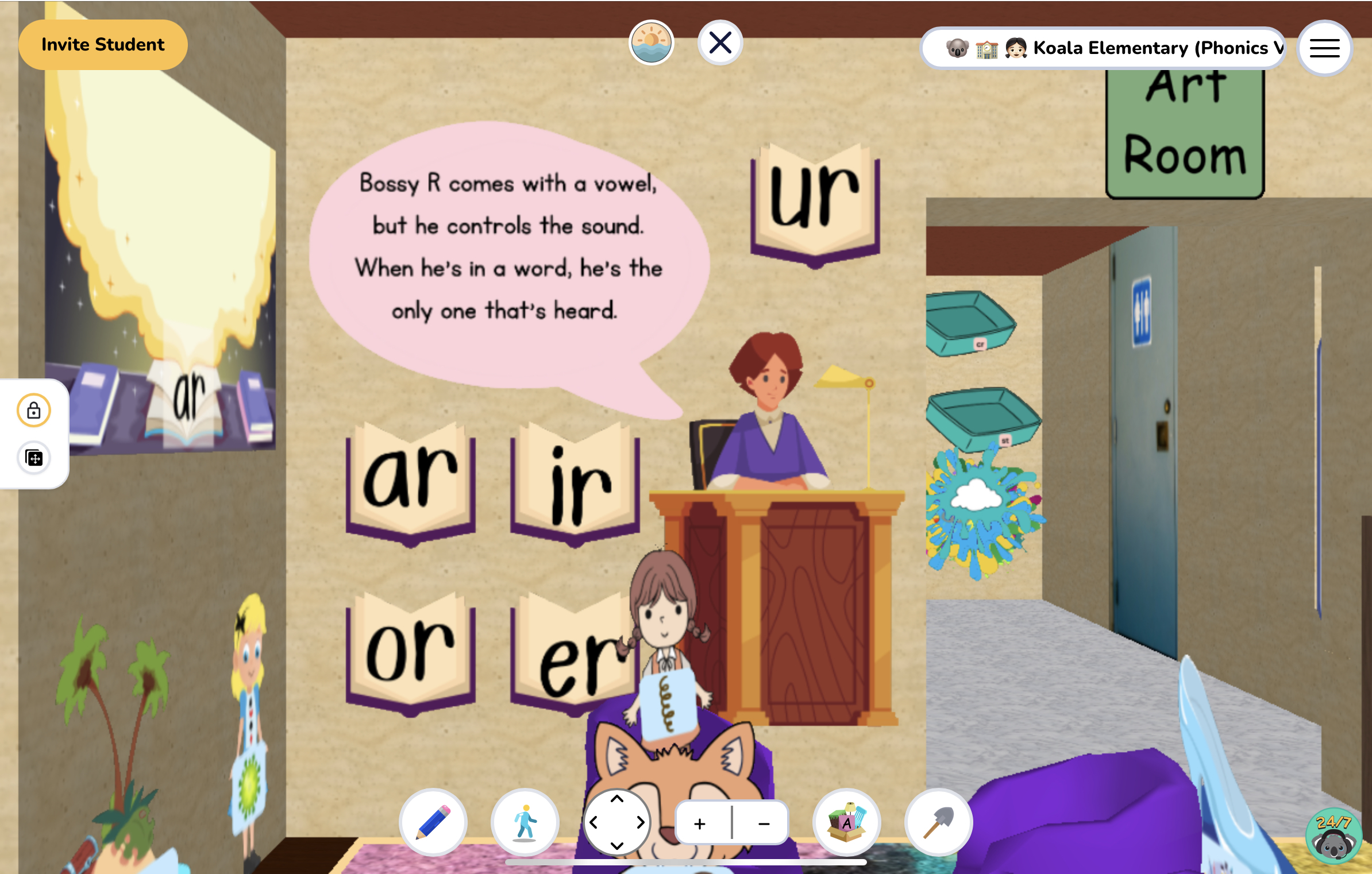Open the left arrow of directional pad
The height and width of the screenshot is (874, 1372).
(594, 822)
